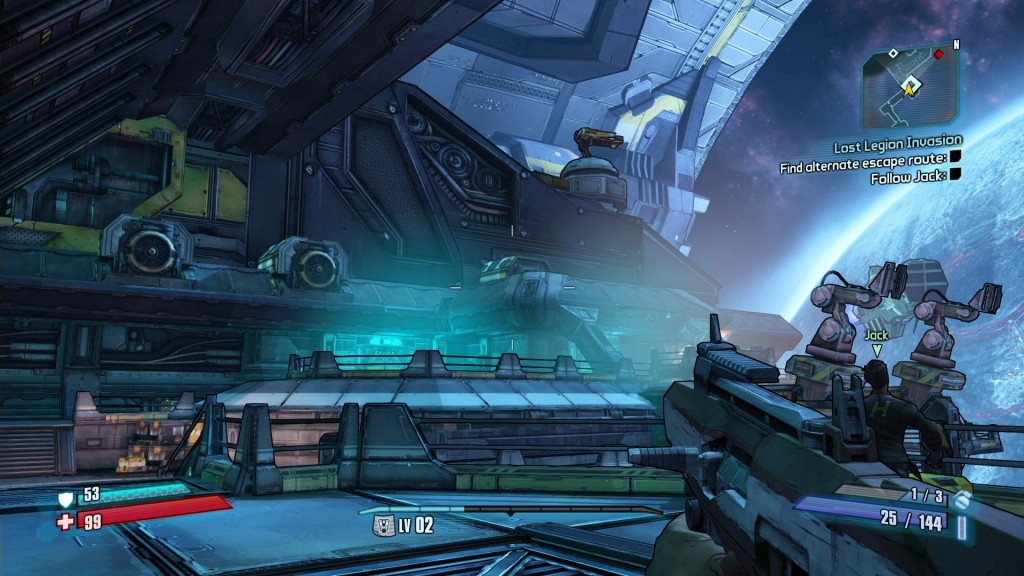Open the minimap in the corner
1024x576 pixels.
tap(910, 87)
